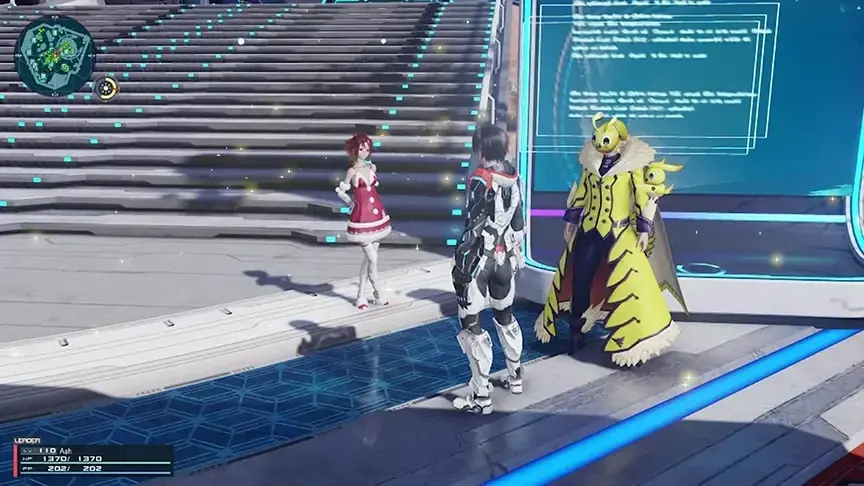The width and height of the screenshot is (864, 486).
Task: Click the yellow day-night clock icon
Action: (106, 89)
